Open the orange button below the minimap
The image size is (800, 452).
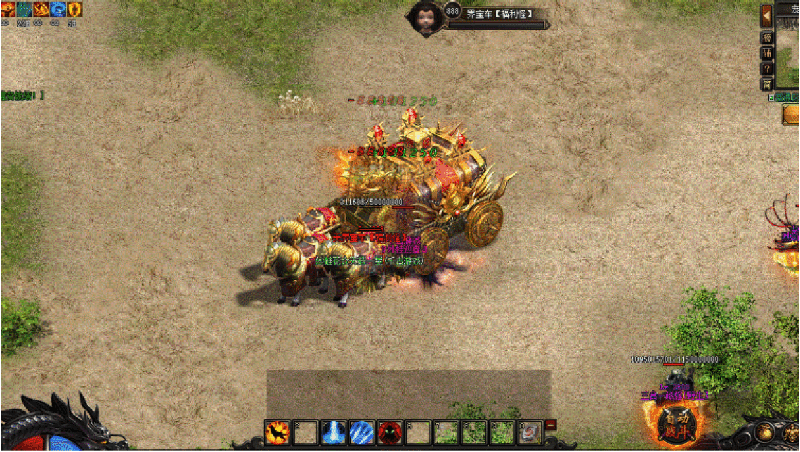point(790,115)
